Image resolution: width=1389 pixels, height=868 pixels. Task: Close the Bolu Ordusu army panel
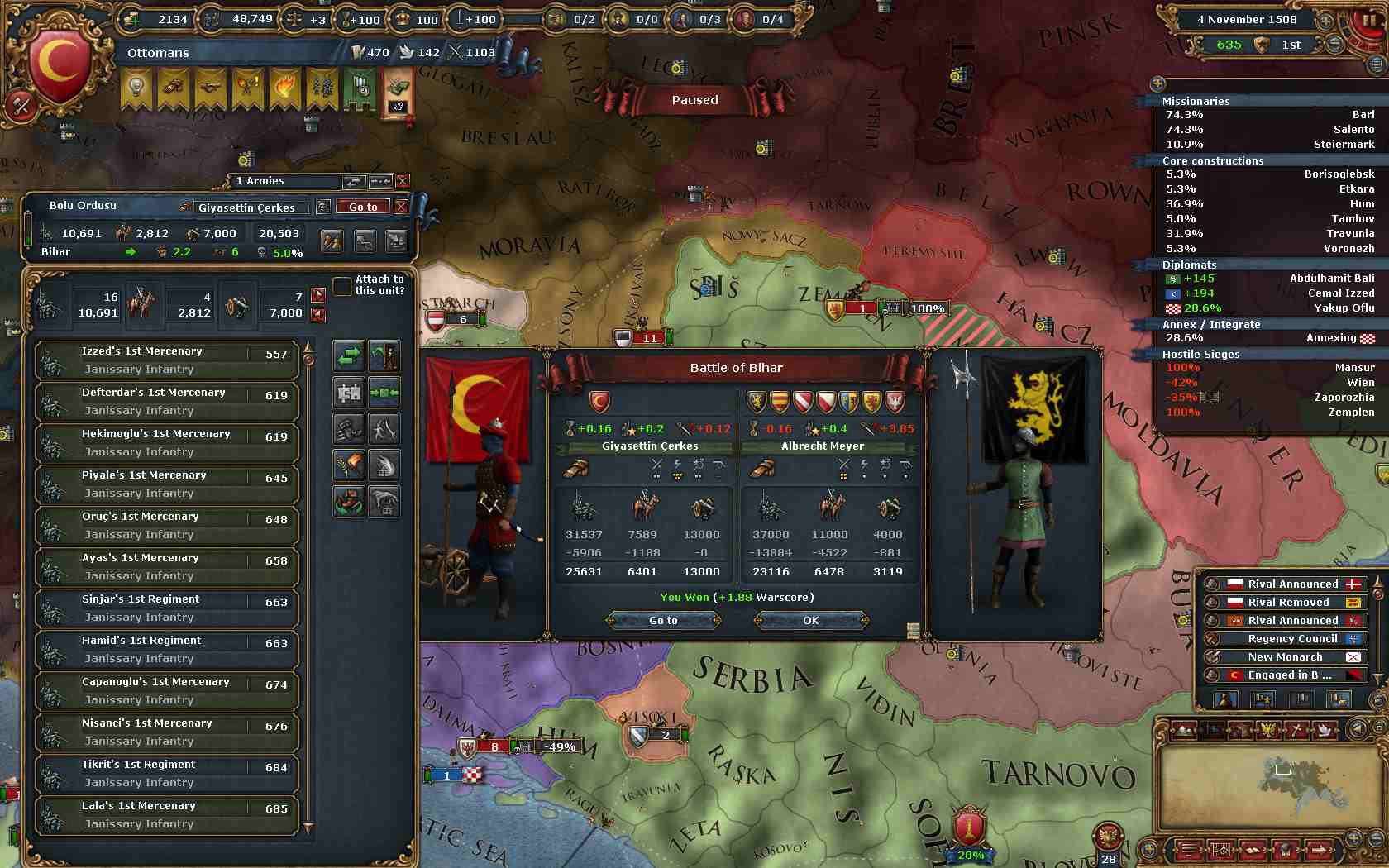(x=401, y=207)
